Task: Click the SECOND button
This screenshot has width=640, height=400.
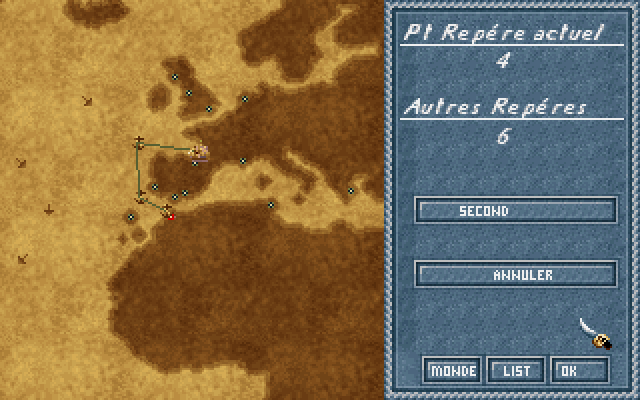Action: click(x=515, y=211)
